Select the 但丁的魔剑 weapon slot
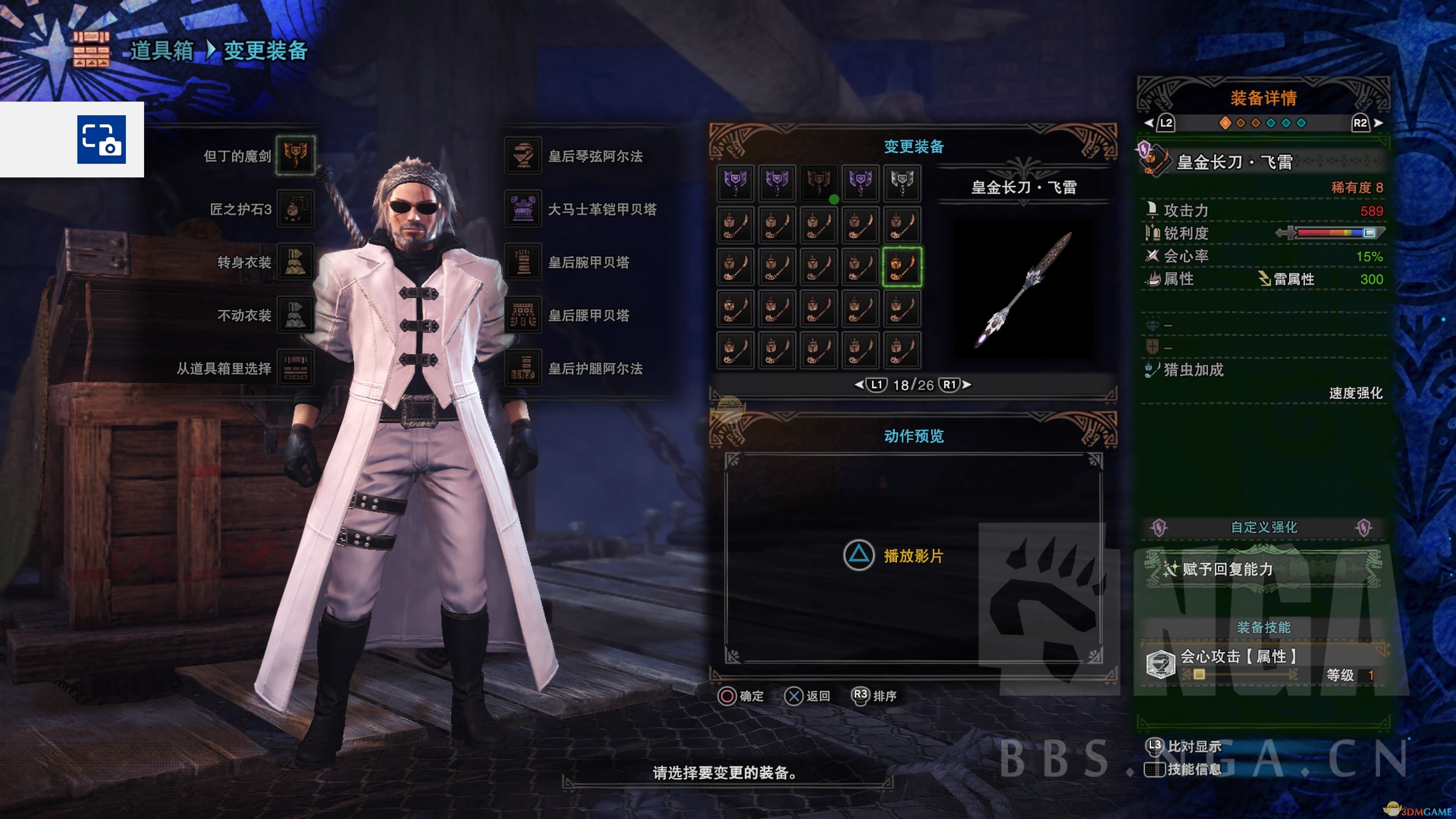Image resolution: width=1456 pixels, height=819 pixels. (295, 155)
